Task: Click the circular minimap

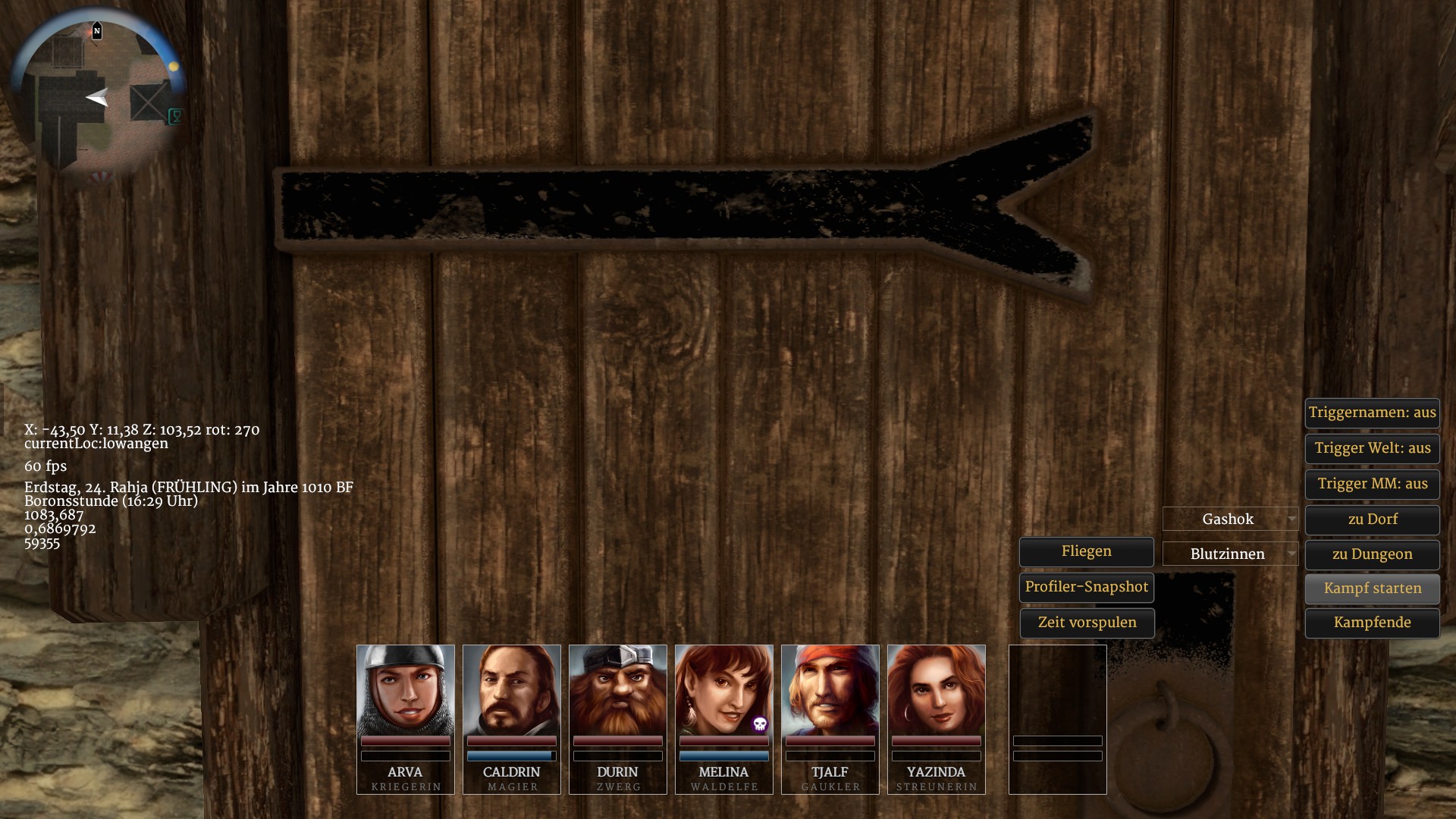Action: click(x=97, y=96)
